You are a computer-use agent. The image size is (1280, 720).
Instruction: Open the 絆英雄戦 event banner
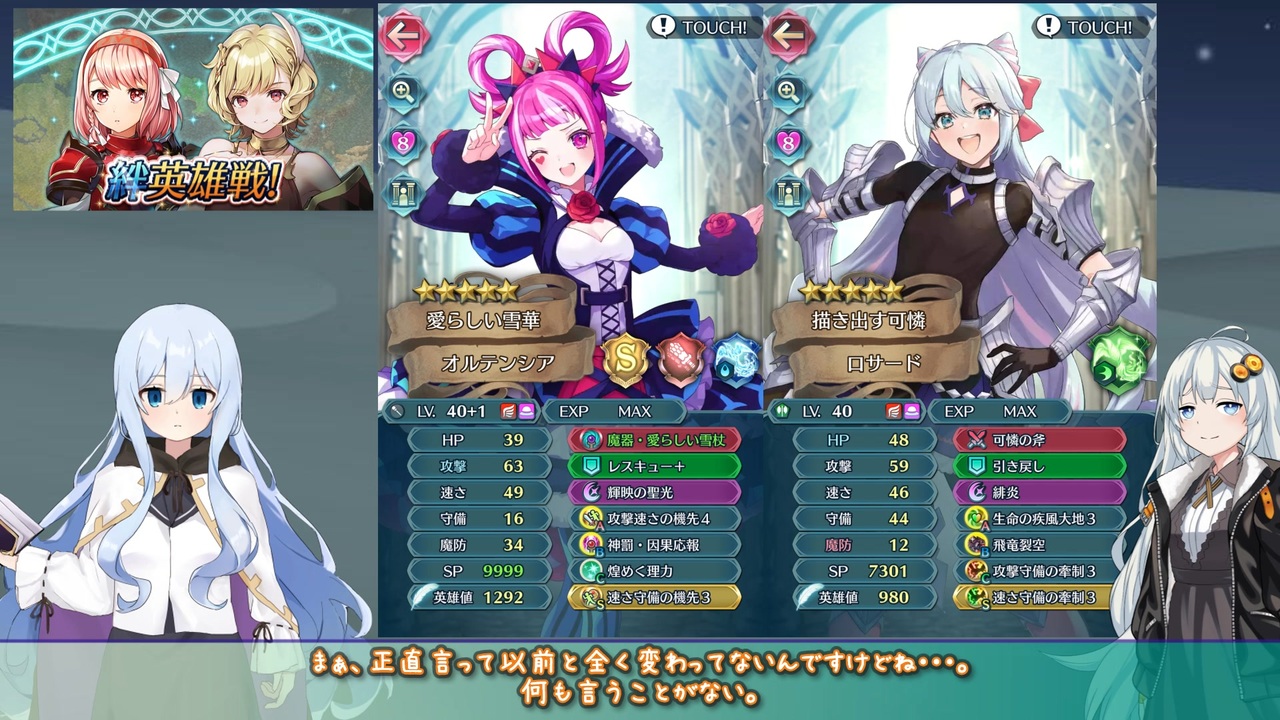pyautogui.click(x=188, y=110)
